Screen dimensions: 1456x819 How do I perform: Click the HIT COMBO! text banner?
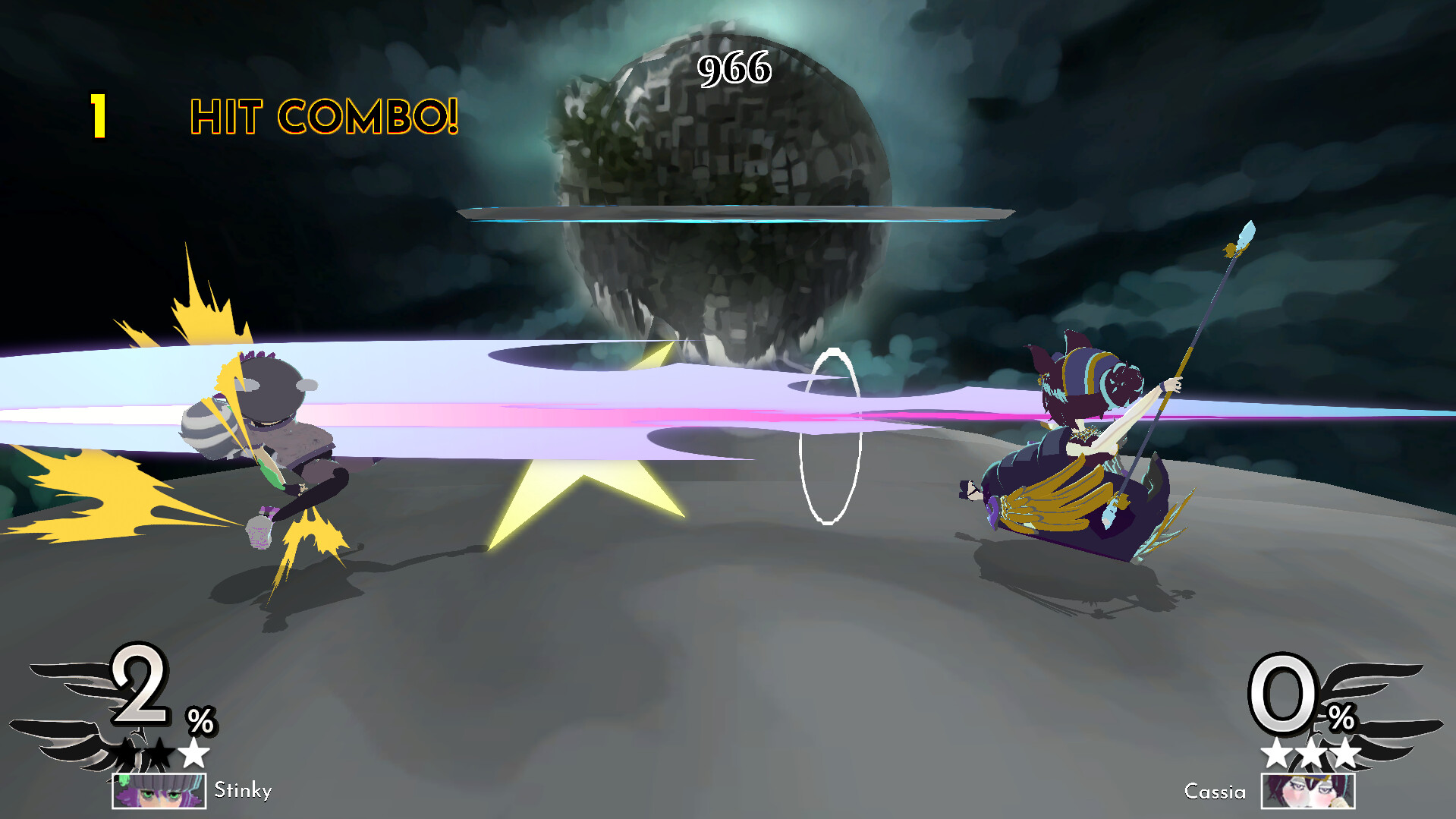click(x=323, y=115)
